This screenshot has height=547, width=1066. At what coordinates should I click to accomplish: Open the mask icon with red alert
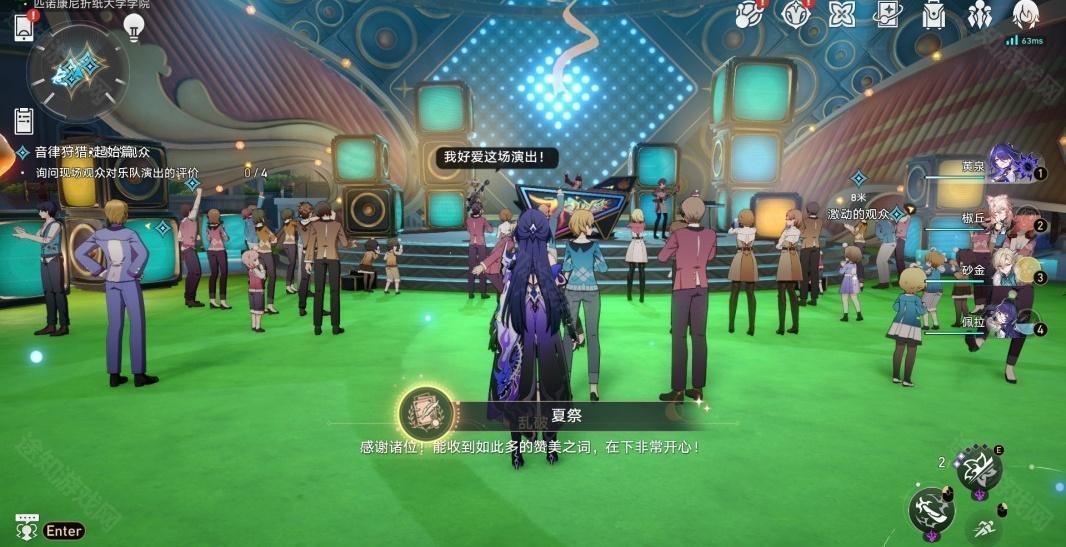(x=795, y=14)
